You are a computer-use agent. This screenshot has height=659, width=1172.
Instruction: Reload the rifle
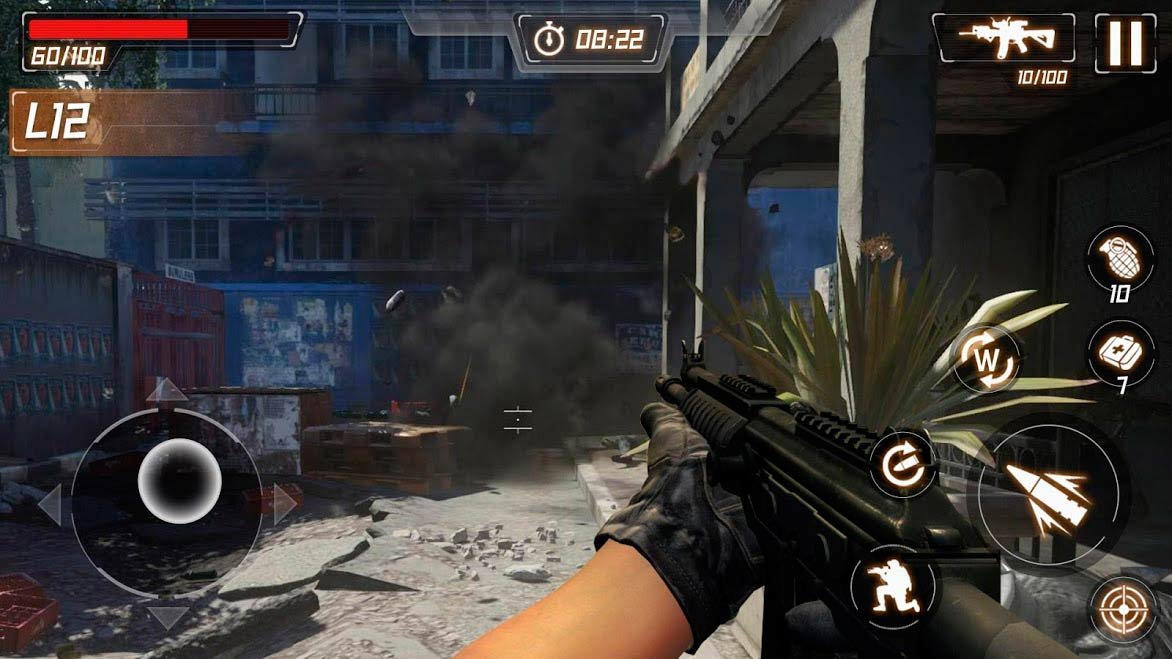[902, 464]
